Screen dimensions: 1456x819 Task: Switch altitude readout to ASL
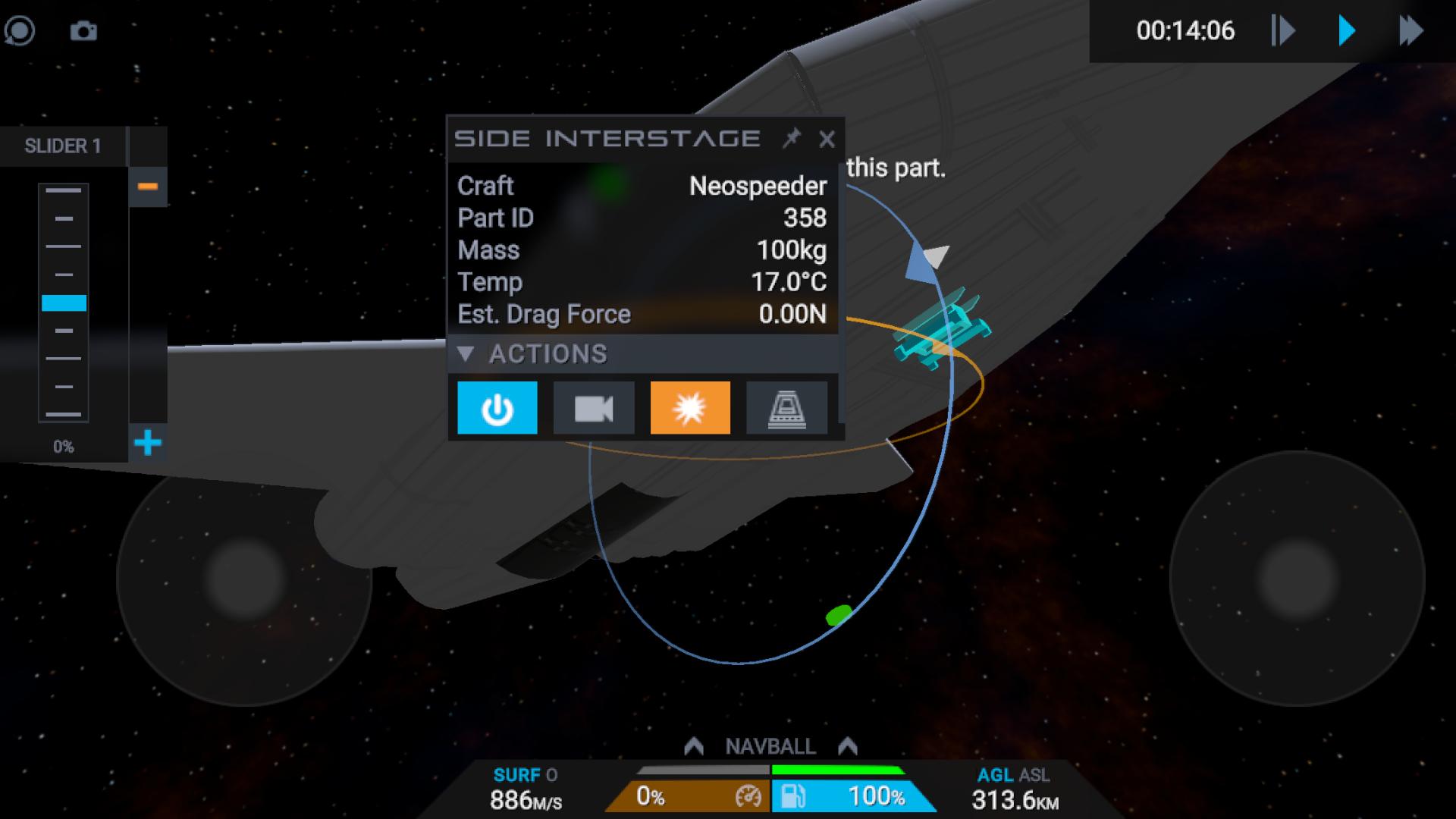pos(1035,775)
